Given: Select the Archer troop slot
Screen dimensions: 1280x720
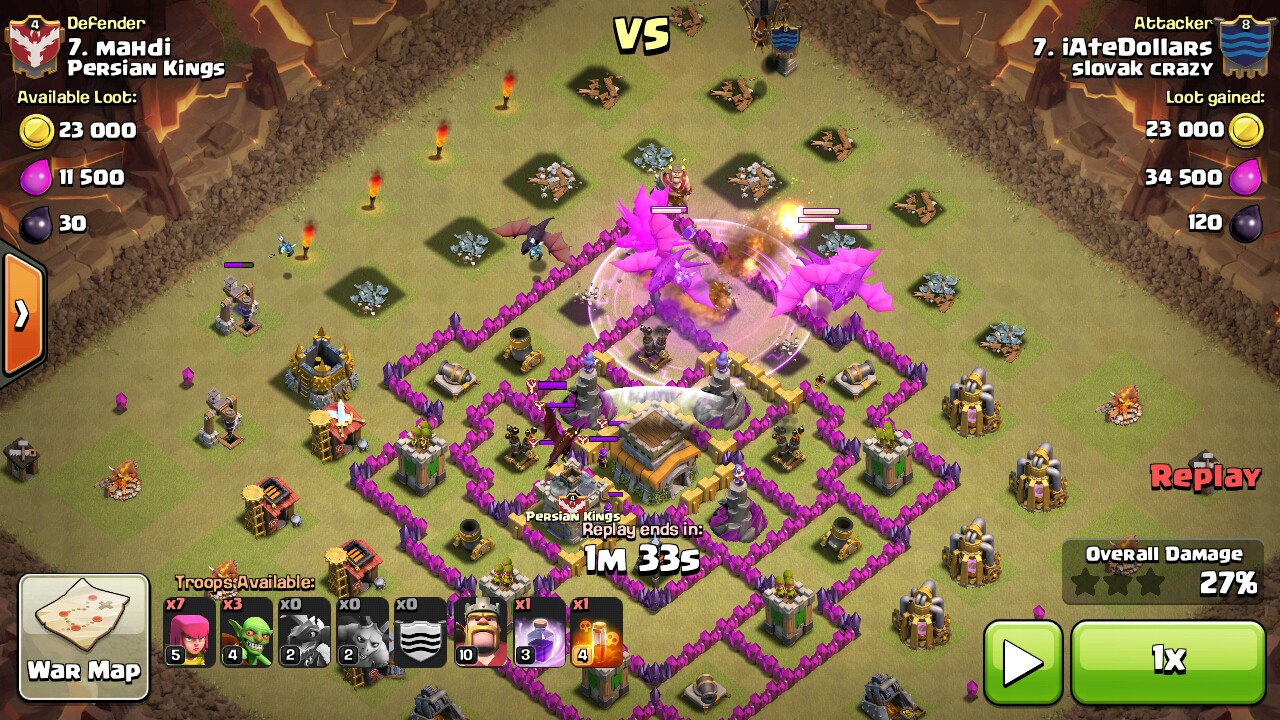Looking at the screenshot, I should pyautogui.click(x=189, y=632).
